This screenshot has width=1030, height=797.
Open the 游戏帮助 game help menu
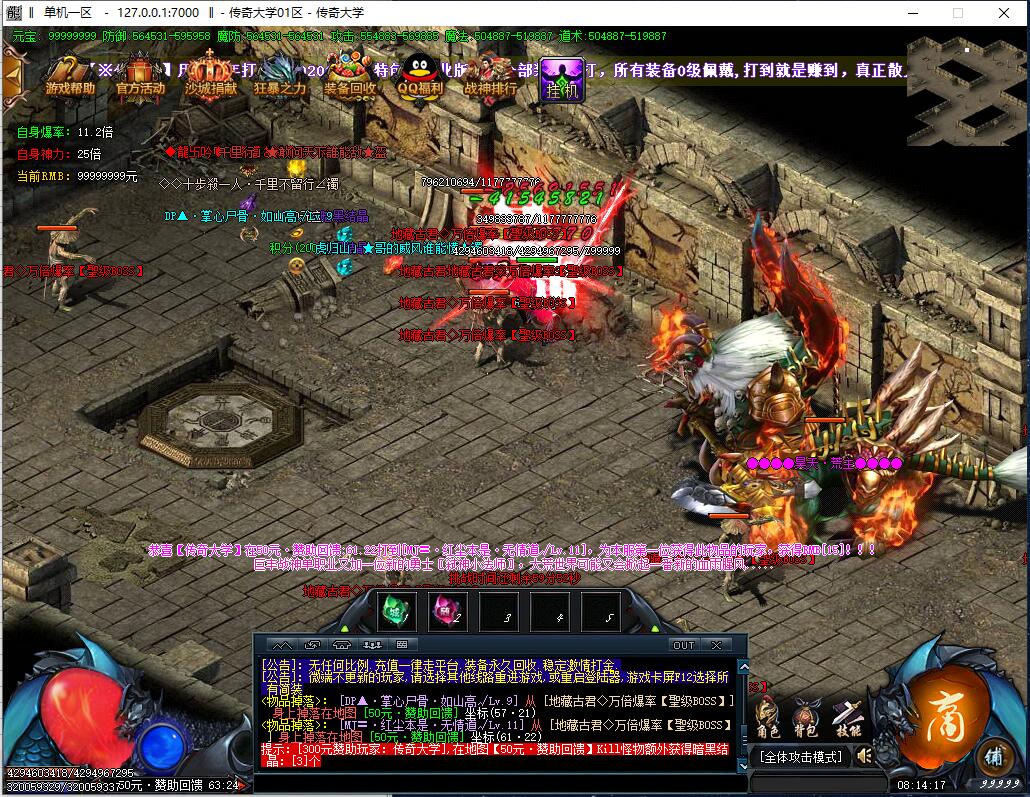click(70, 76)
